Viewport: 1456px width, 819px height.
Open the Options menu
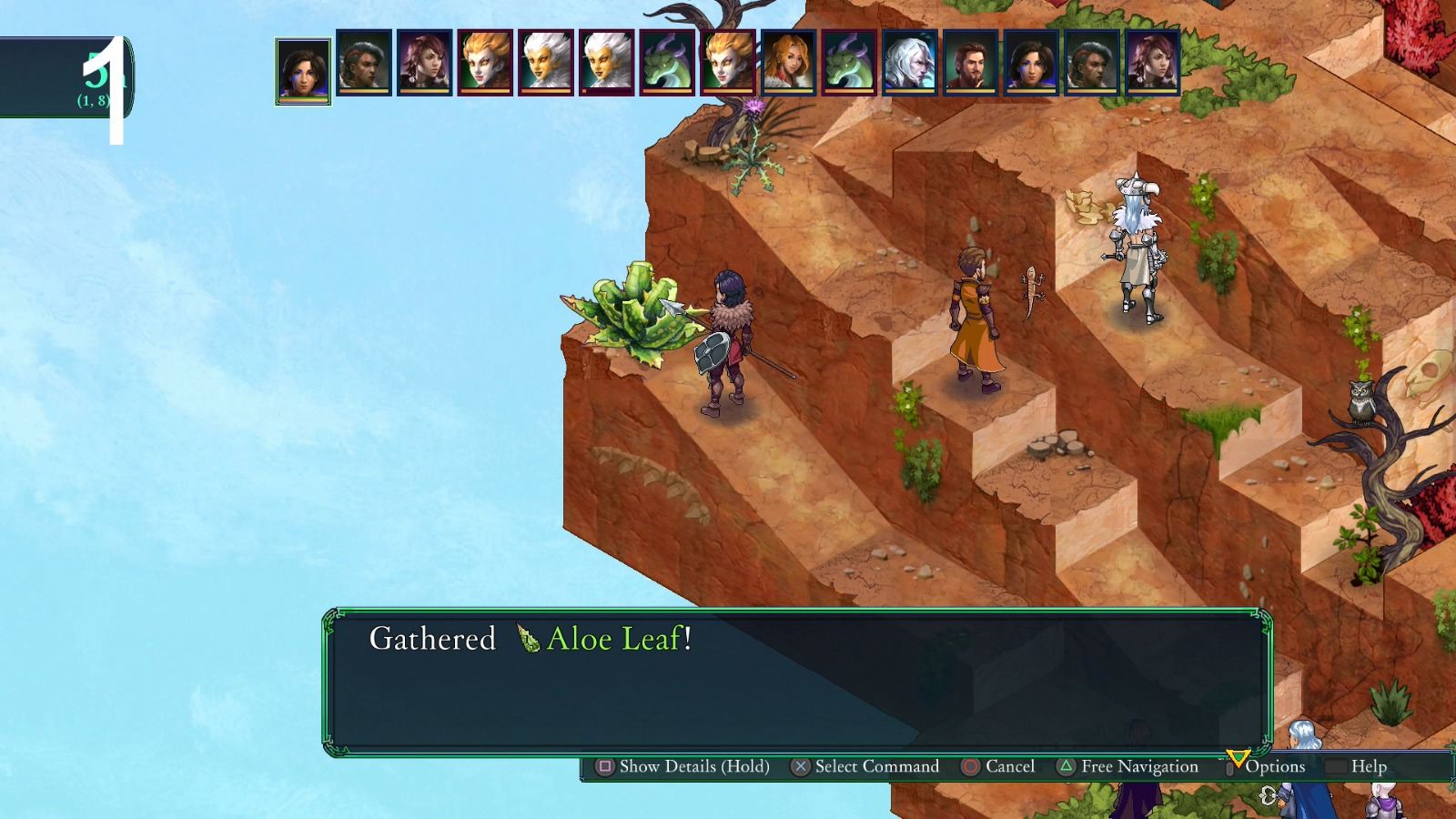pos(1278,767)
